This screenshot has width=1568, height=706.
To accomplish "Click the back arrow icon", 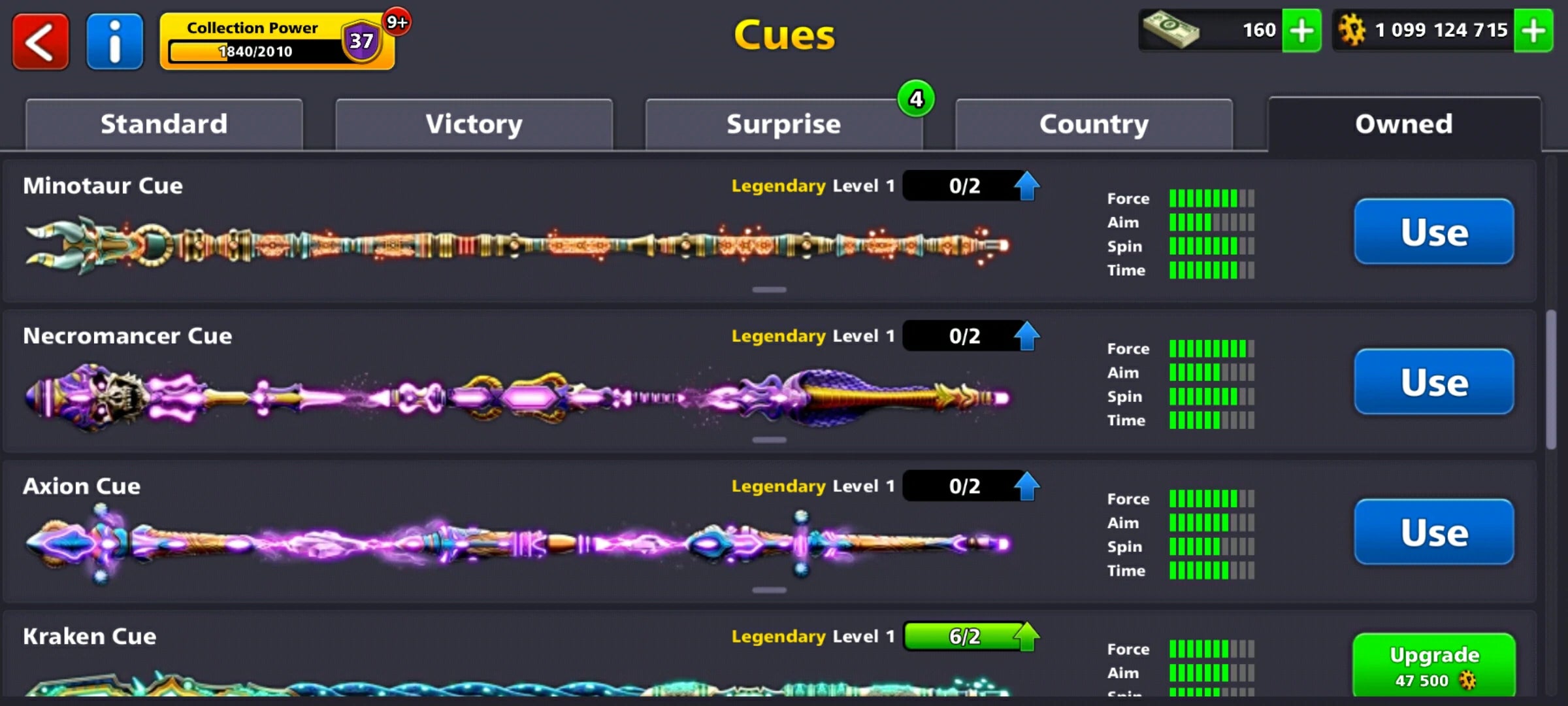I will pyautogui.click(x=40, y=41).
